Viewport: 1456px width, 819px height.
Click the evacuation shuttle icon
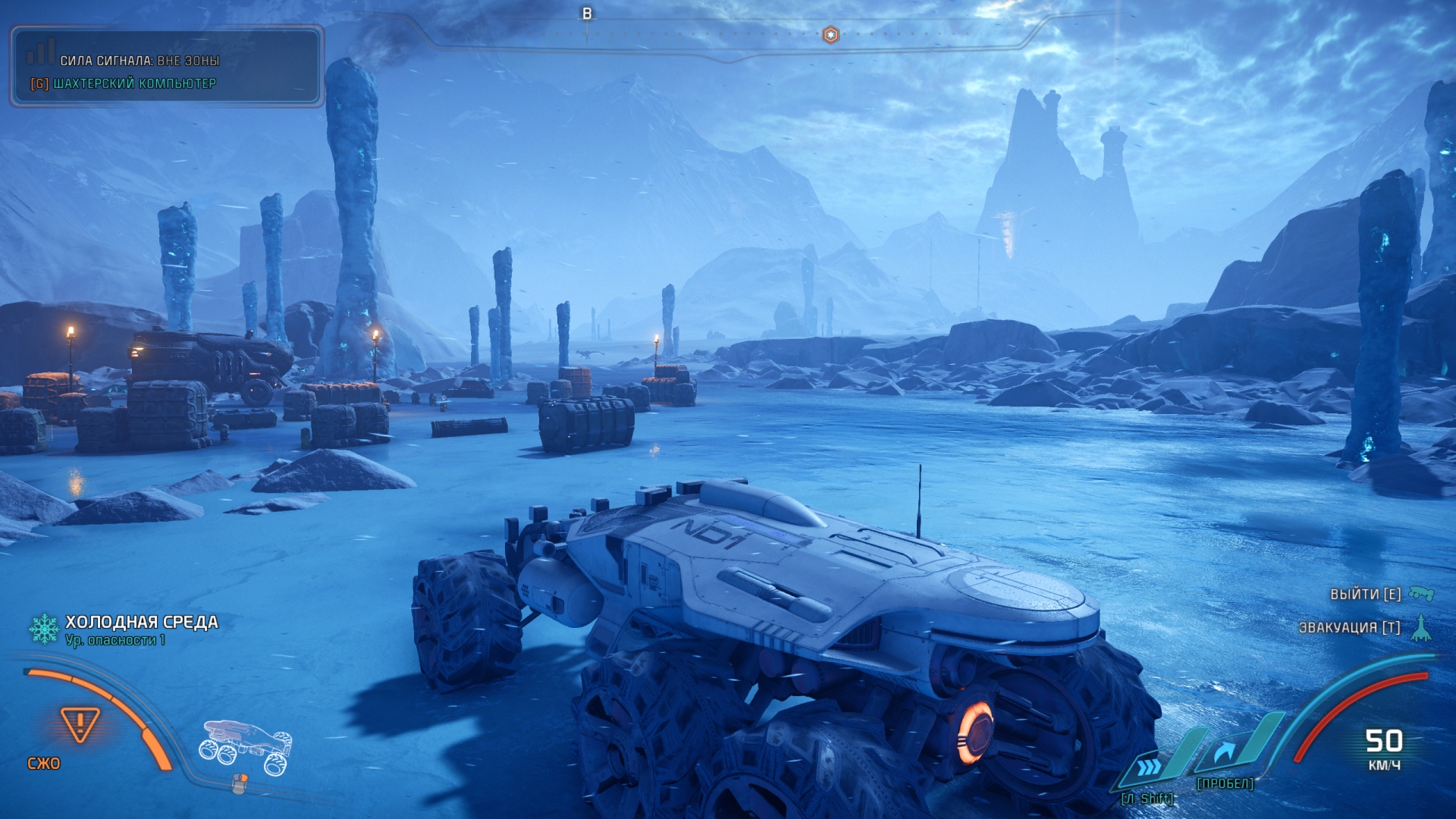(x=1421, y=628)
